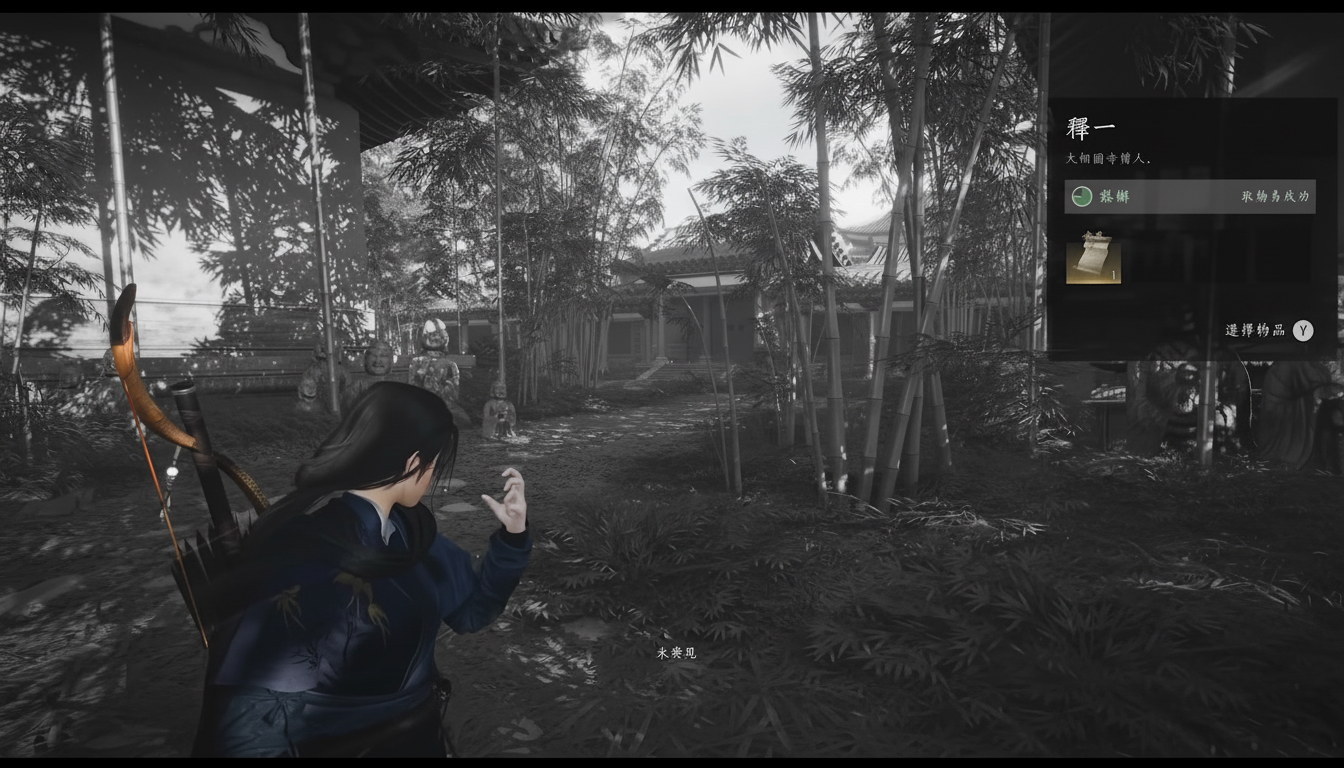The height and width of the screenshot is (768, 1344).
Task: Click the character's dark blue robe
Action: point(330,620)
